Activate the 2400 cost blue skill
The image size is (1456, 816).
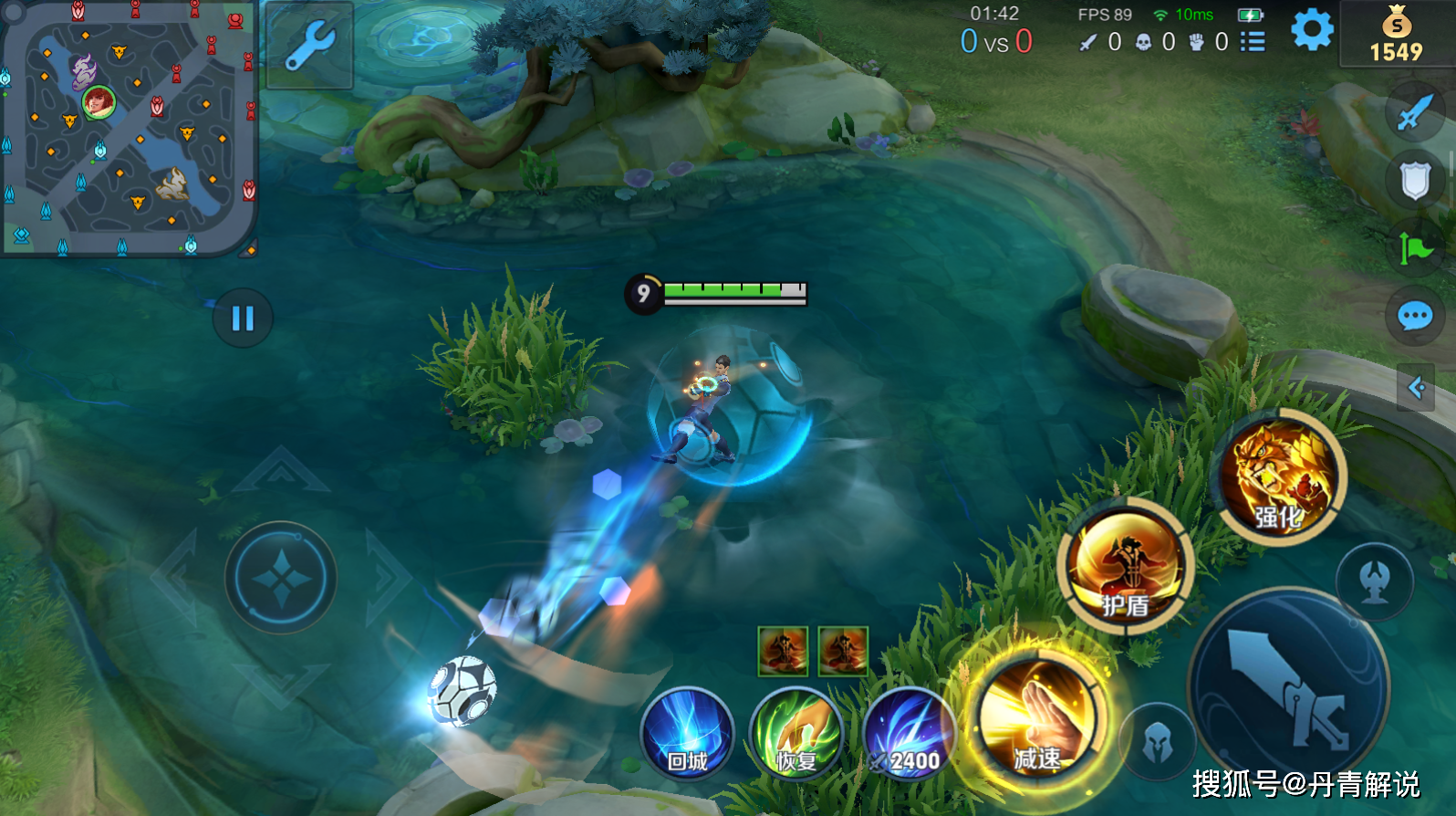(x=908, y=735)
